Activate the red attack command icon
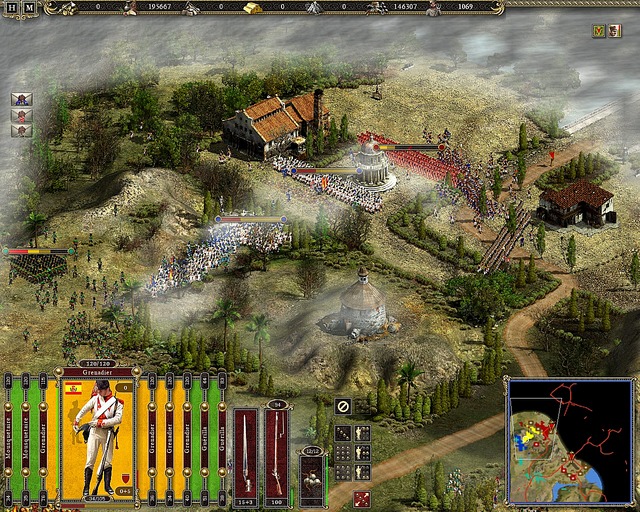 coord(361,497)
